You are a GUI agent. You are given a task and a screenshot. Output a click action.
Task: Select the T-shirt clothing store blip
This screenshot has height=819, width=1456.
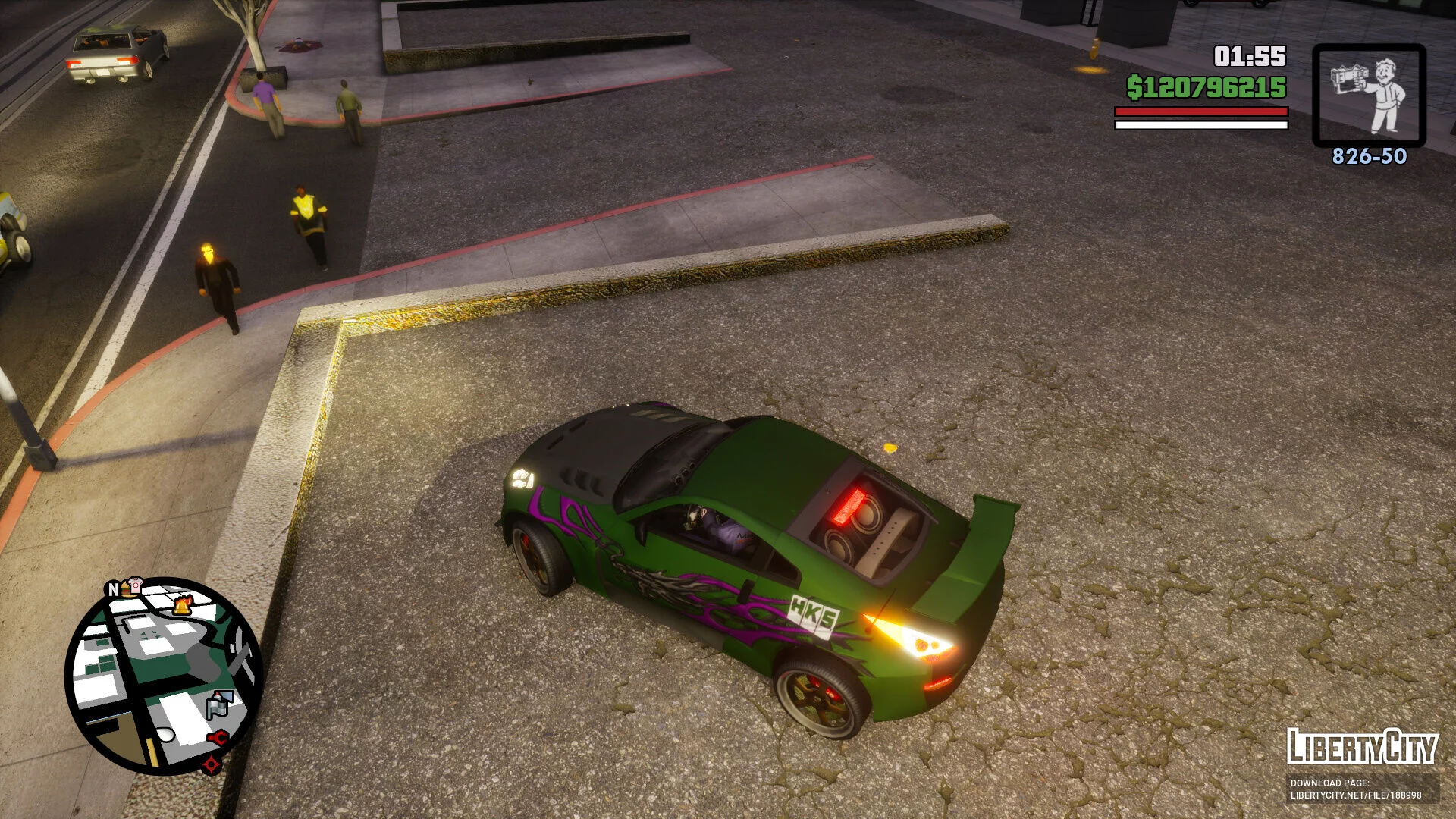coord(135,584)
